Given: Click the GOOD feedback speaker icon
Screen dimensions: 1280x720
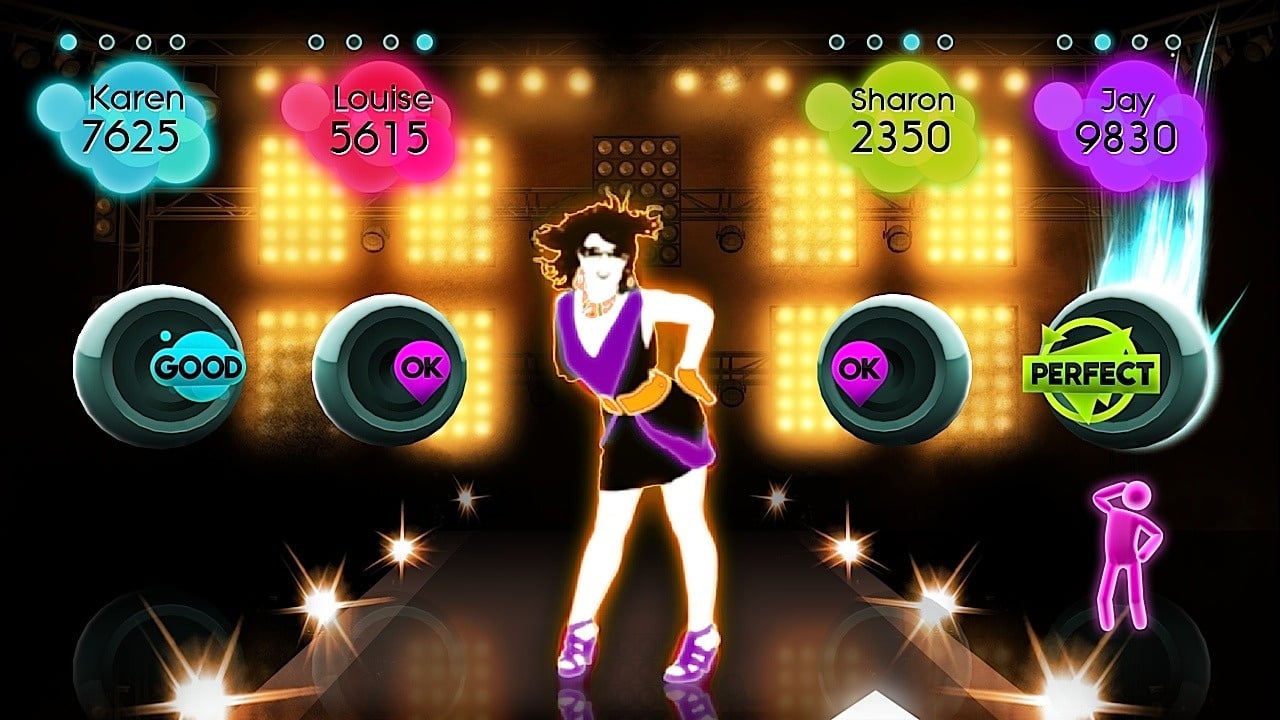Looking at the screenshot, I should click(160, 365).
